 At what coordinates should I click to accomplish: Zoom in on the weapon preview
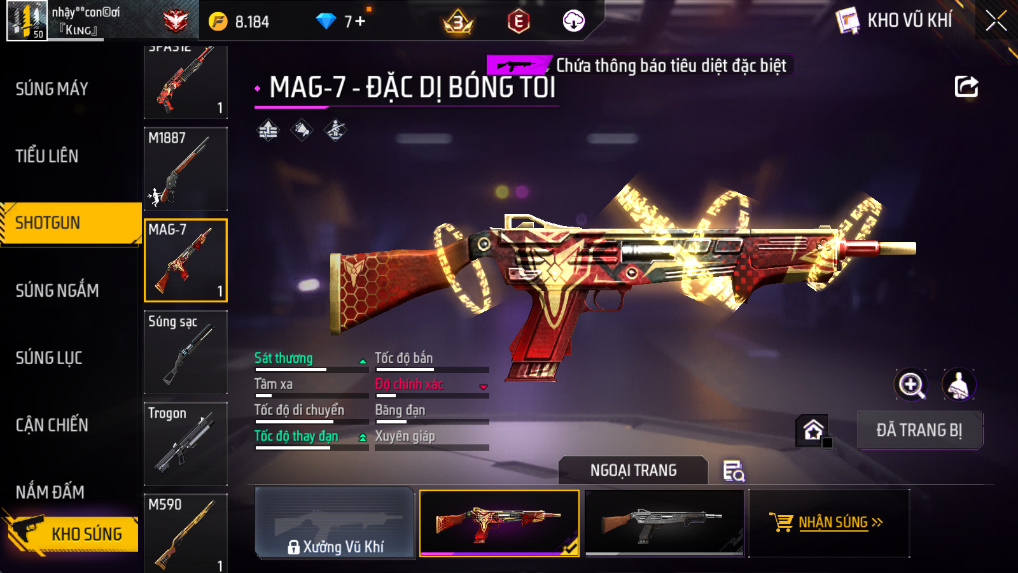911,384
